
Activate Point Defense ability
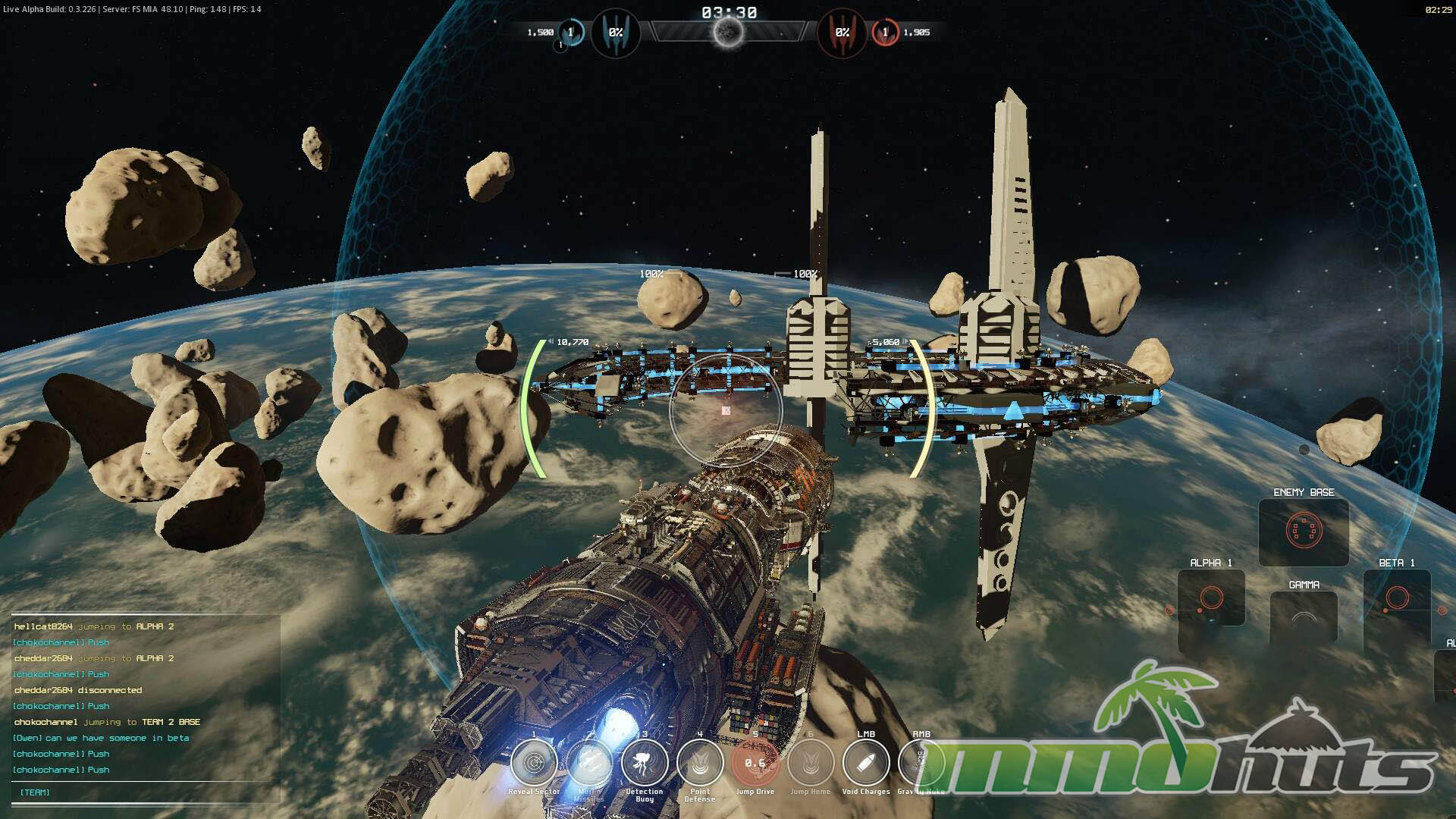pyautogui.click(x=700, y=763)
